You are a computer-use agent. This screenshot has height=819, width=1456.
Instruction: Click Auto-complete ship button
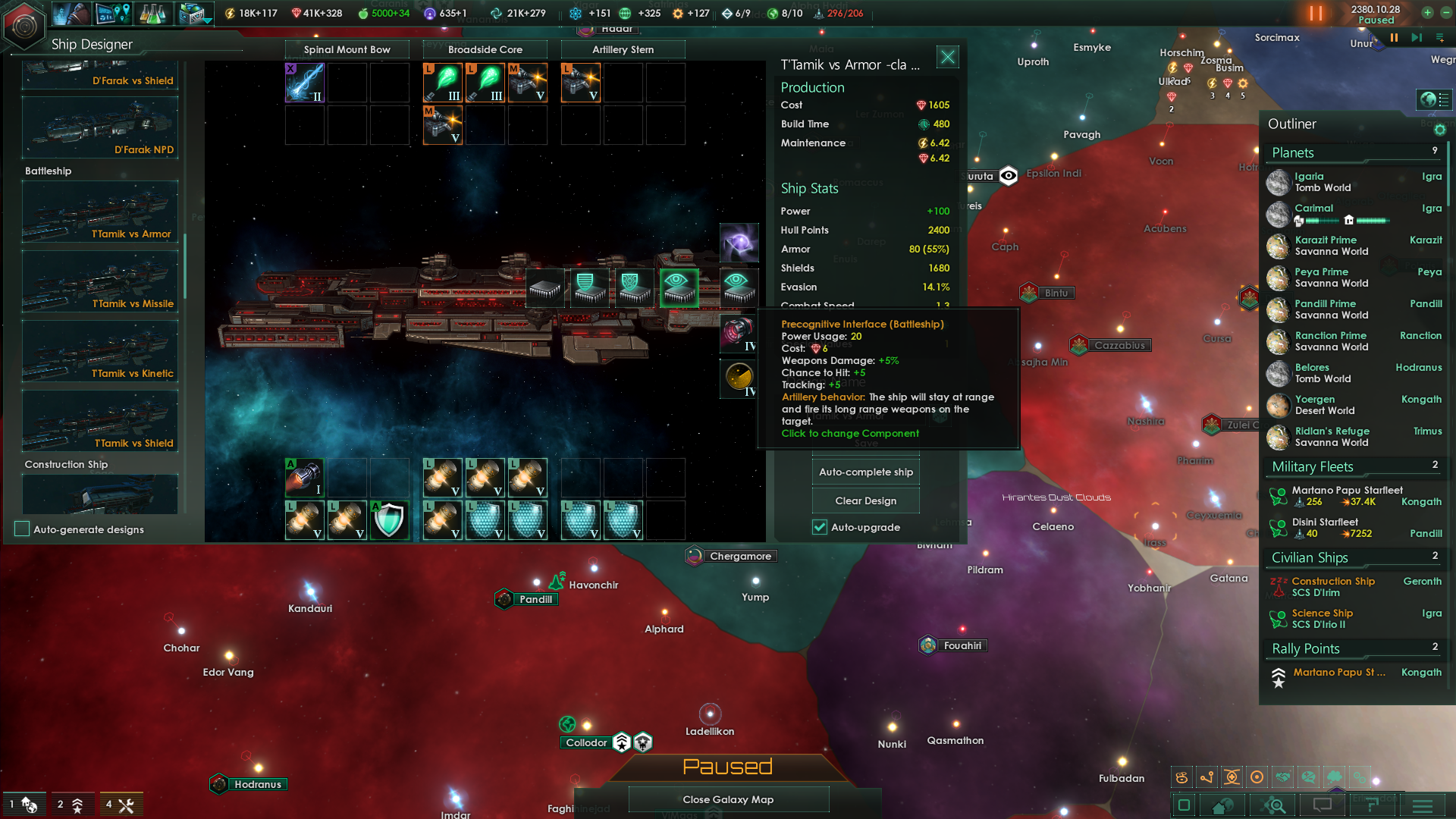(866, 472)
